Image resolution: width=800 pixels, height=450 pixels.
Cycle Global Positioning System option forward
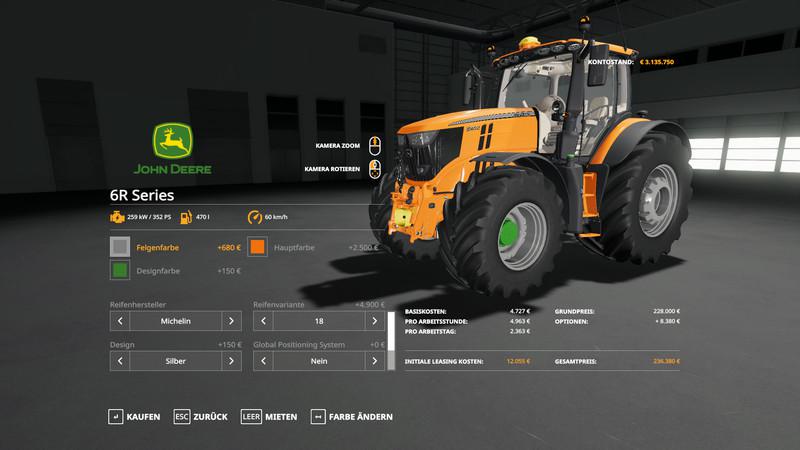[x=375, y=360]
